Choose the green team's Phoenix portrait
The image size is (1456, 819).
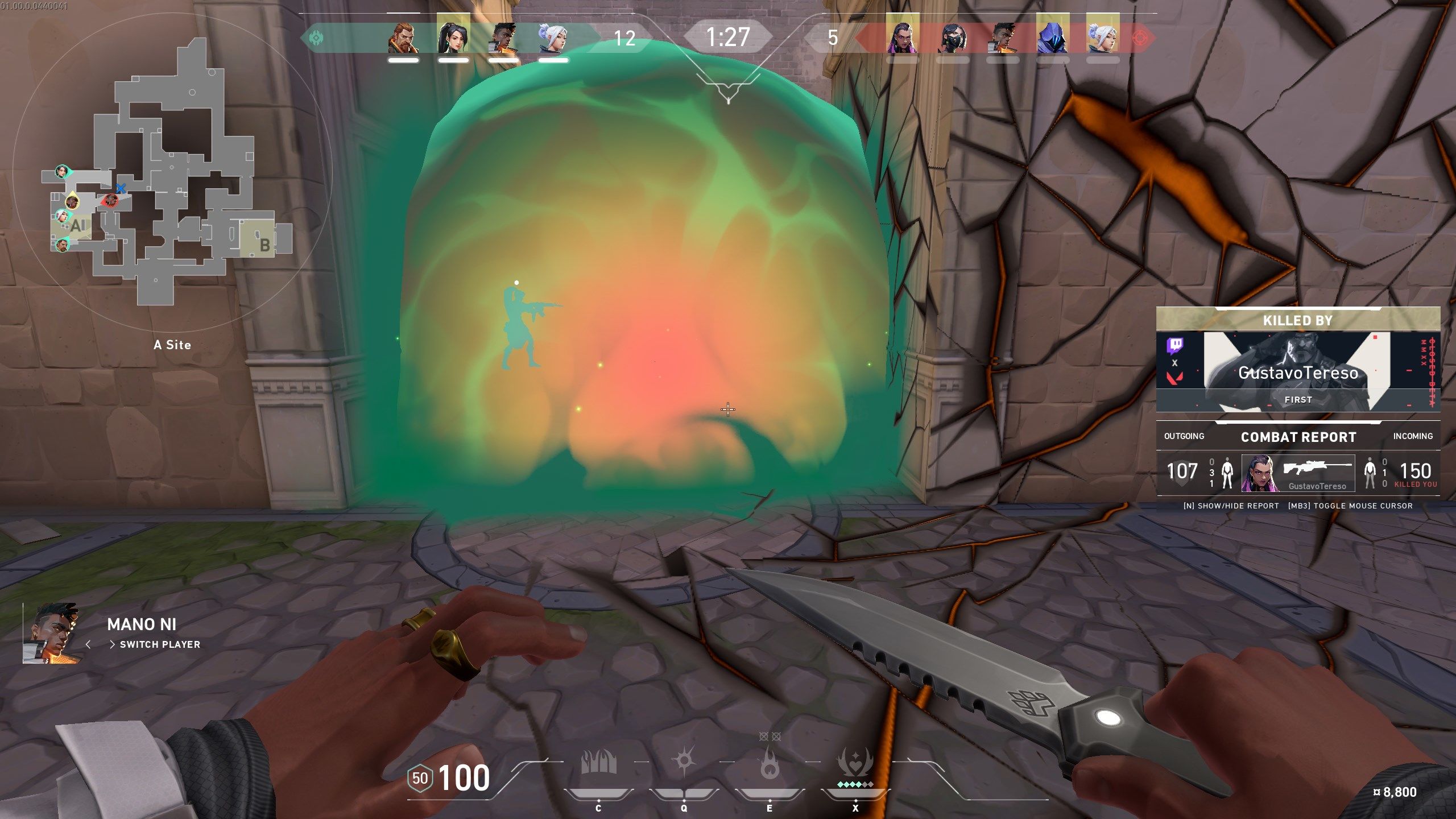click(503, 38)
